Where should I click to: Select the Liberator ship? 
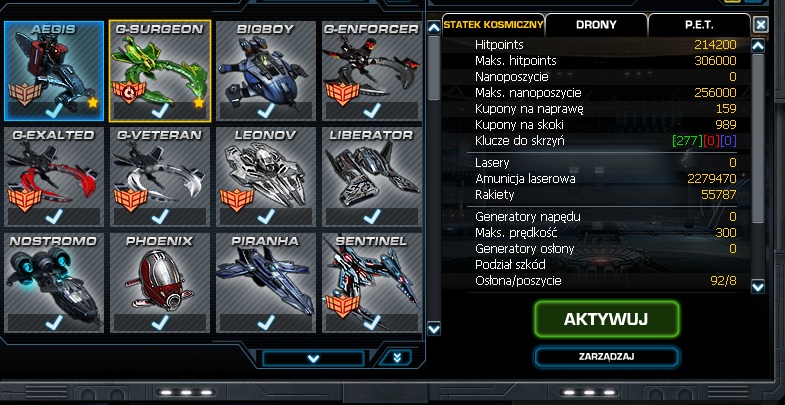370,175
